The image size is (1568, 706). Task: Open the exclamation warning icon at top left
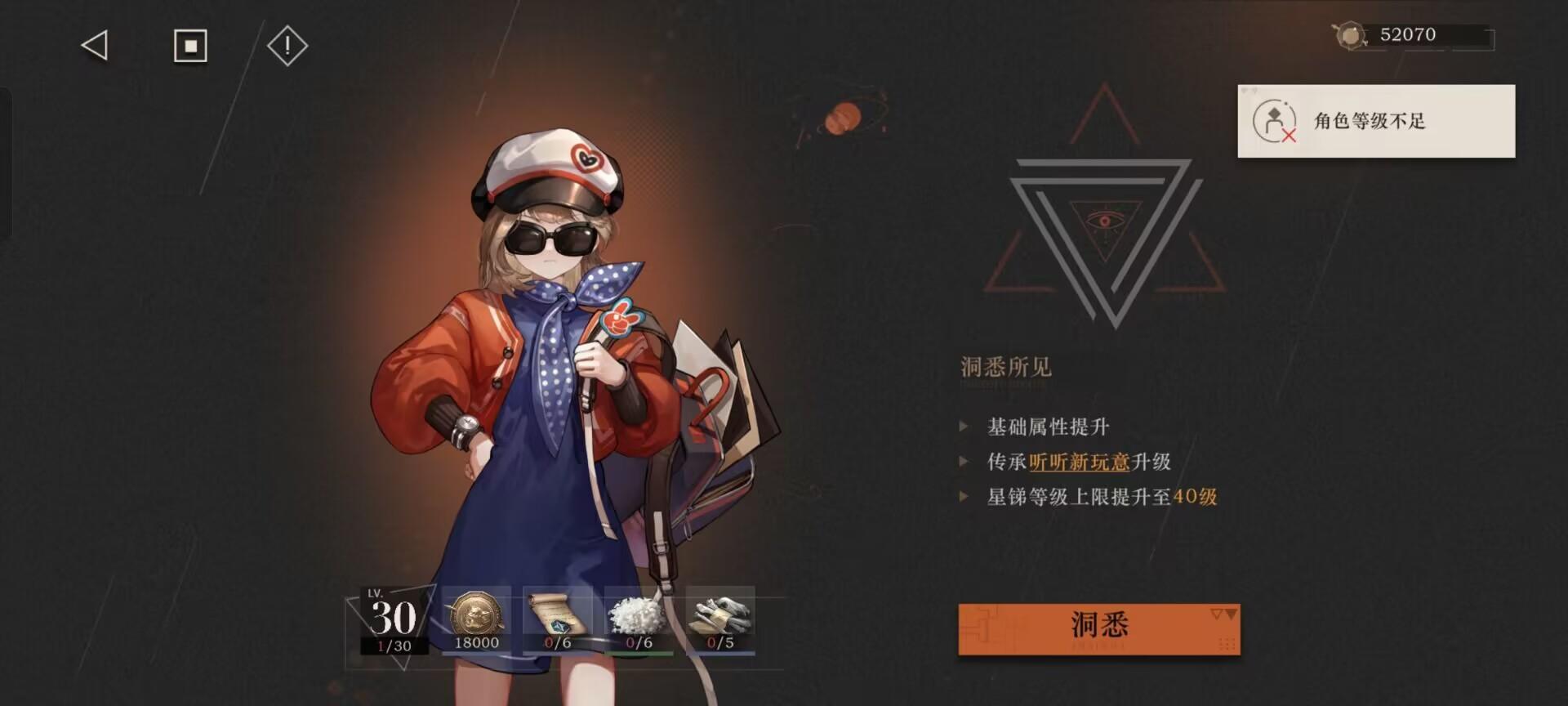286,47
